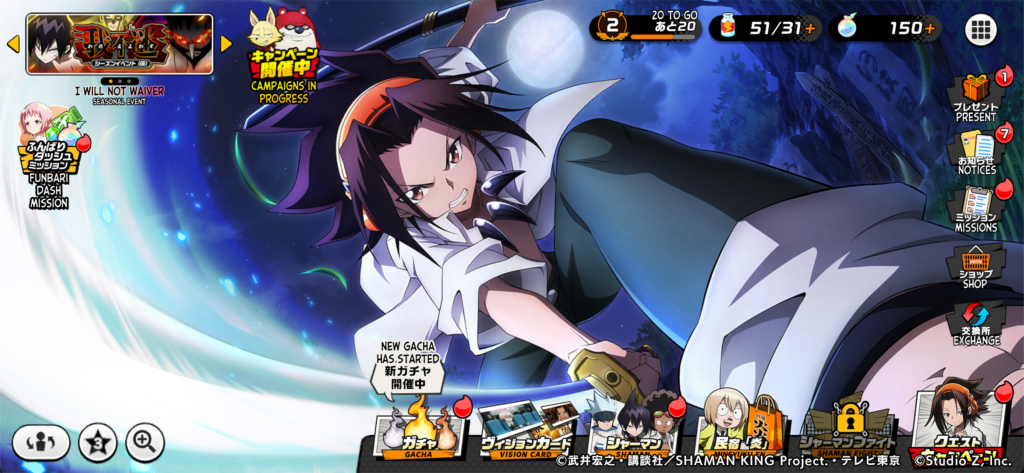This screenshot has height=473, width=1024.
Task: Add more gems with the plus next to 150
Action: tap(930, 28)
